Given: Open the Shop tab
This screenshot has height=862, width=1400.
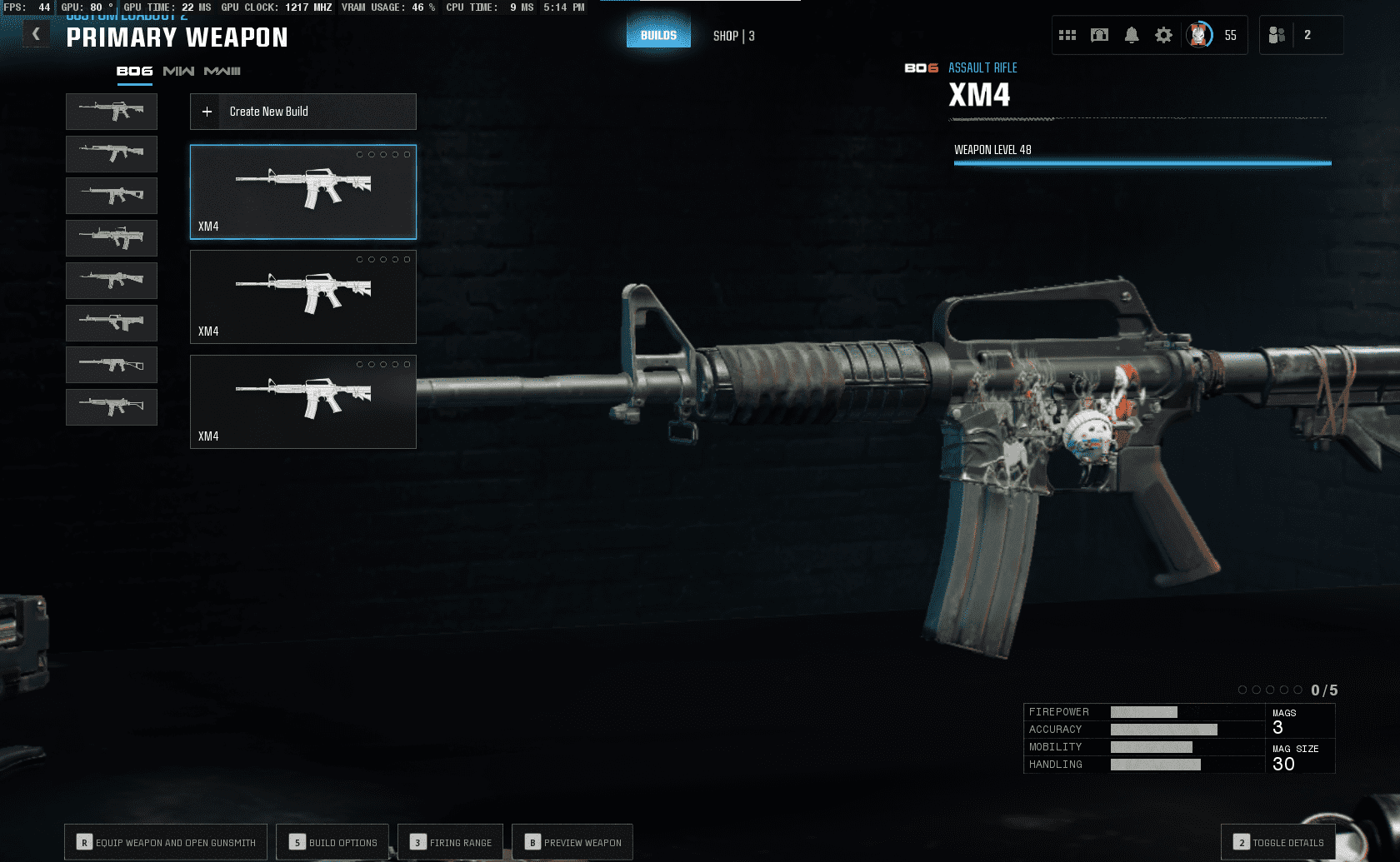Looking at the screenshot, I should (x=733, y=36).
